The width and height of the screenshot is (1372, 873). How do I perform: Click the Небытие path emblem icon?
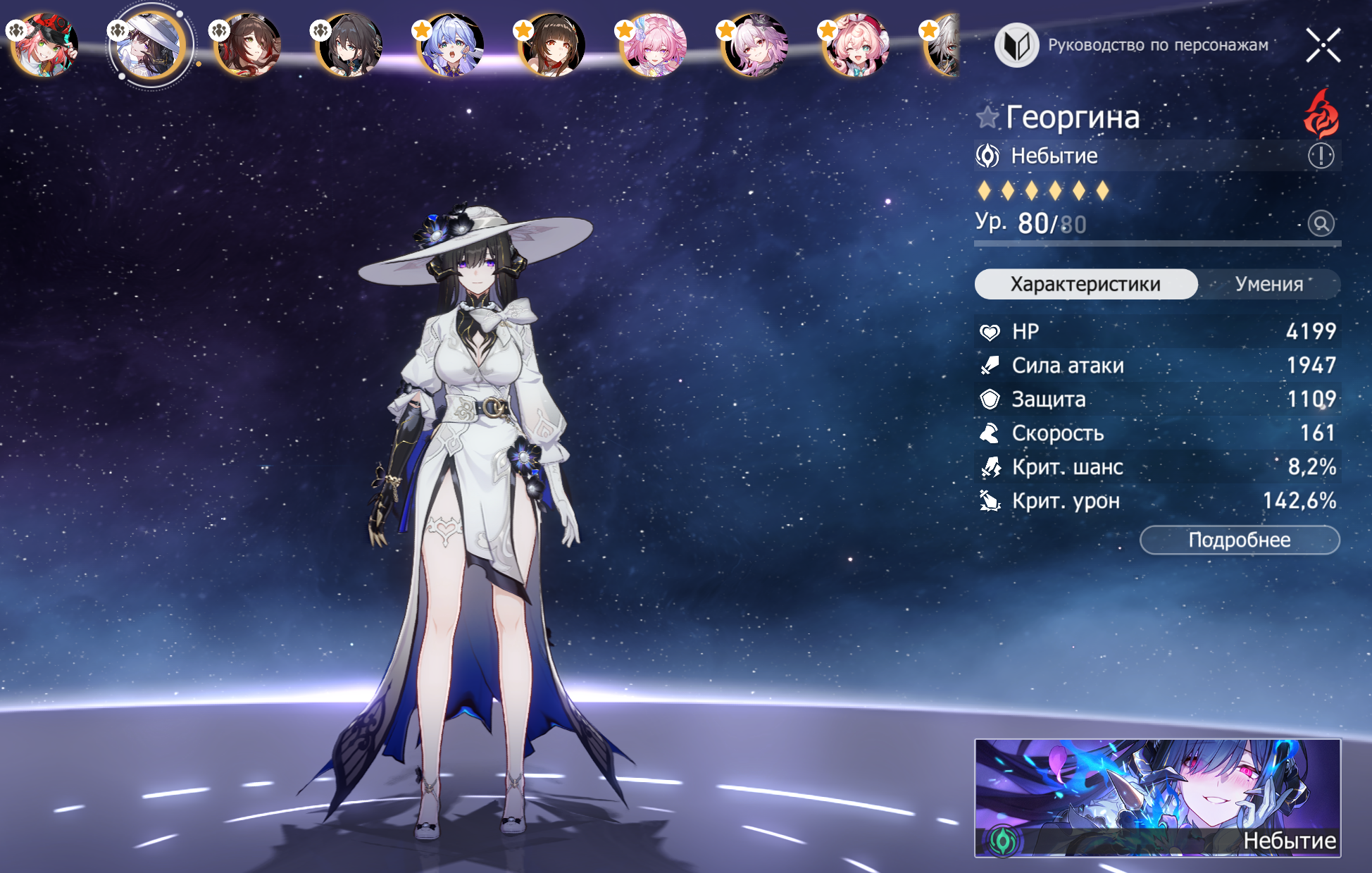(x=987, y=156)
